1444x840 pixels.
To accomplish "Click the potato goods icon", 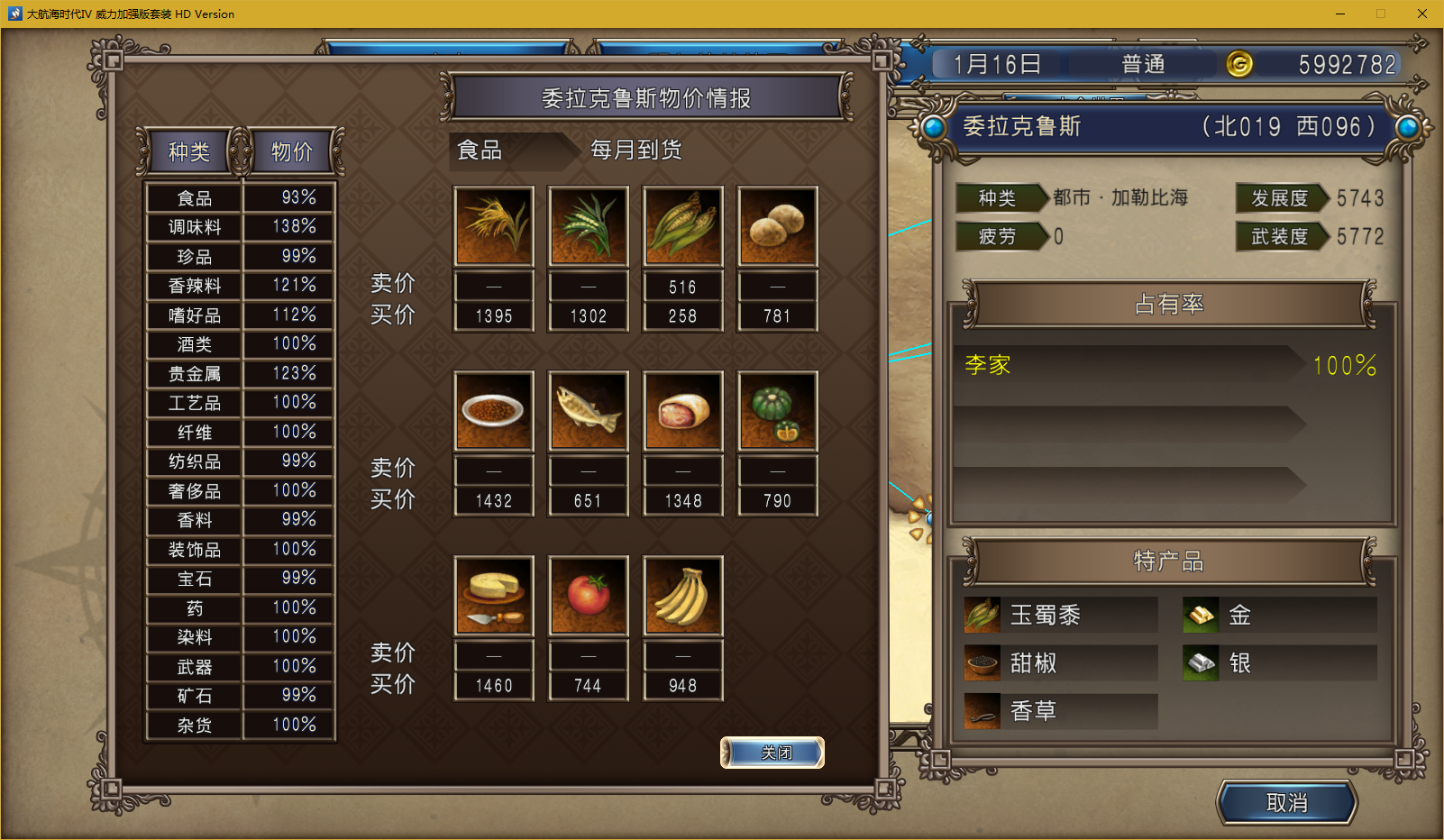I will point(777,226).
